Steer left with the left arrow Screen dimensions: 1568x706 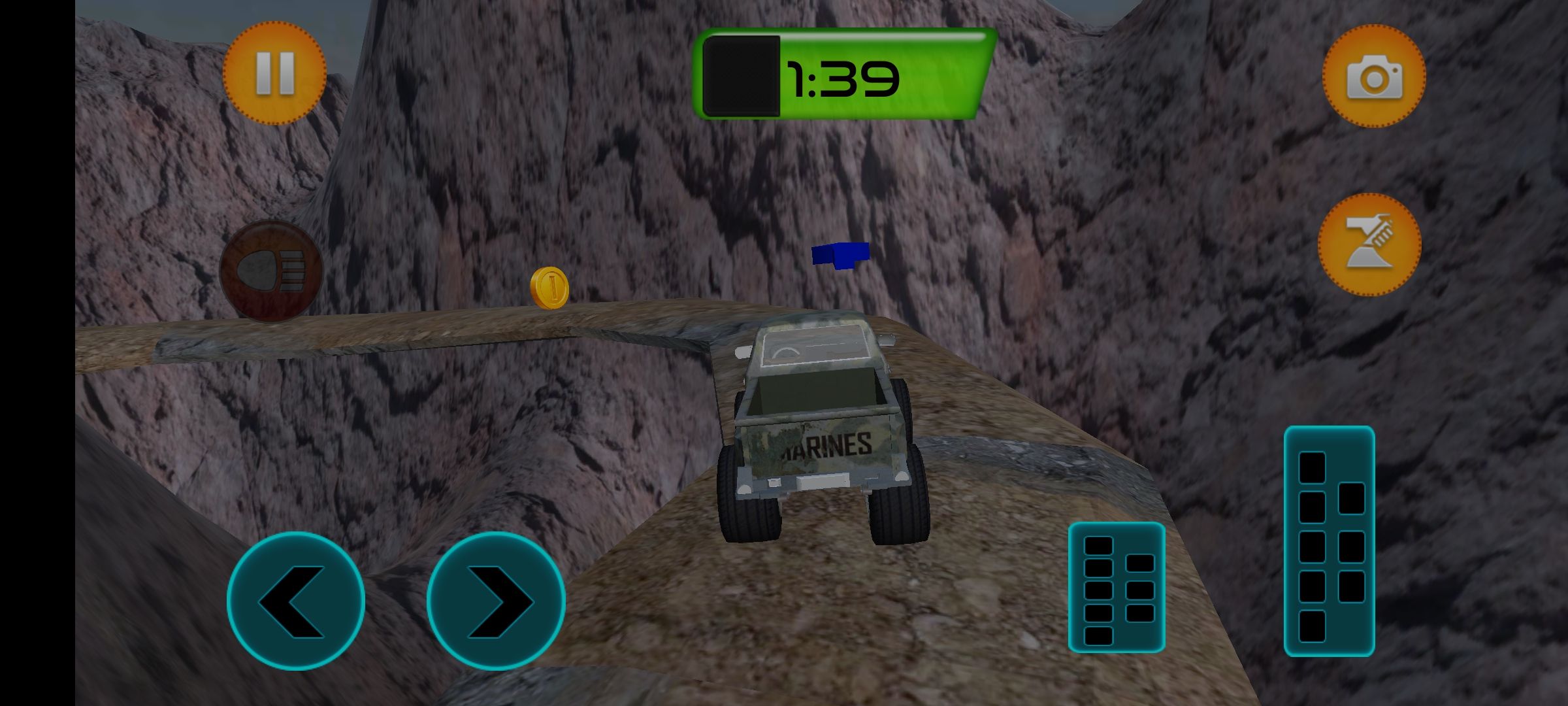(296, 601)
